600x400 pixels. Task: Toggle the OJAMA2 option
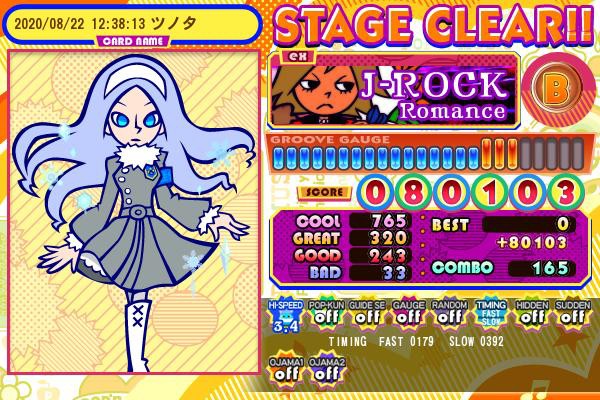coord(323,369)
